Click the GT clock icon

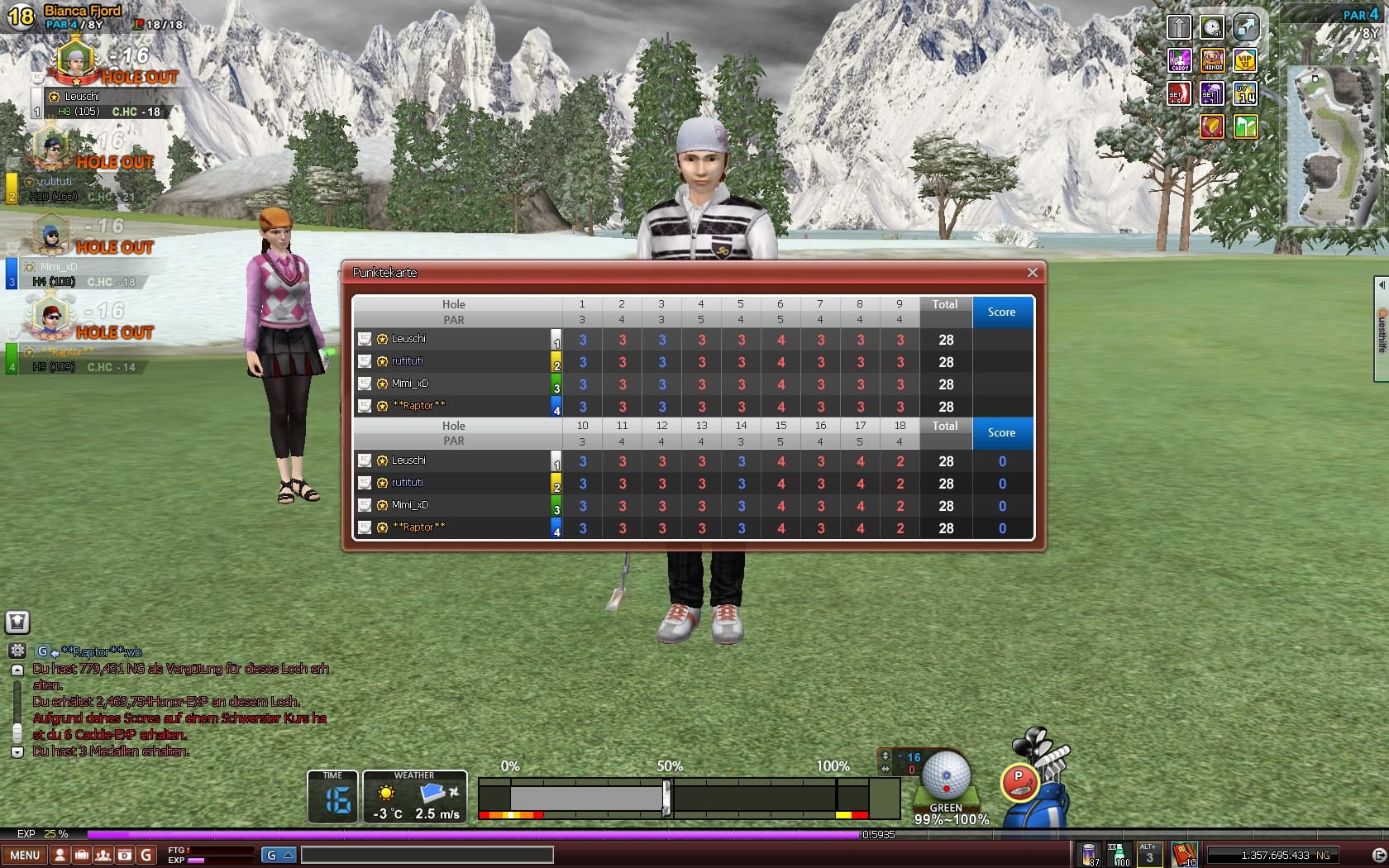tap(1212, 27)
